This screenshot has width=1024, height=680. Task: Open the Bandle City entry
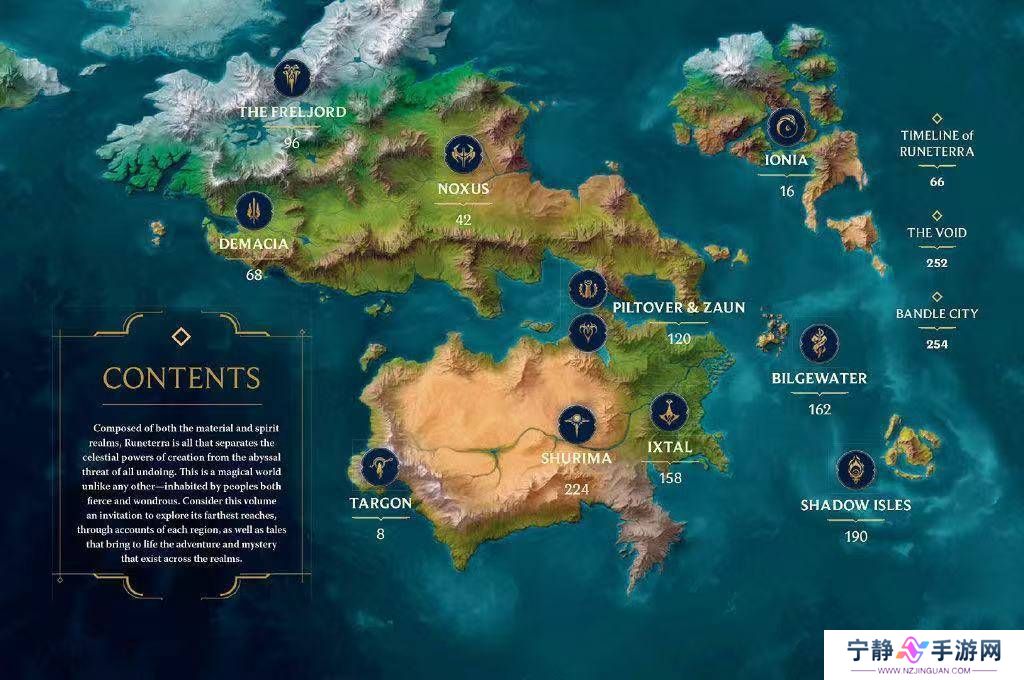tap(937, 313)
